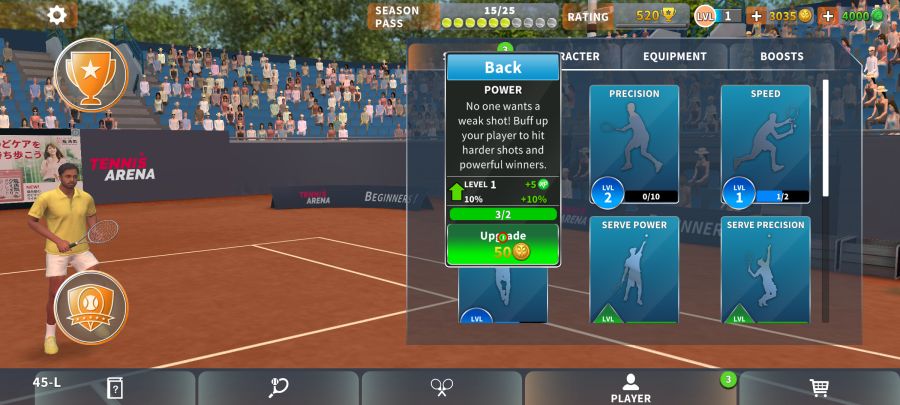Open the shop cart tab
Image resolution: width=900 pixels, height=405 pixels.
(x=819, y=388)
